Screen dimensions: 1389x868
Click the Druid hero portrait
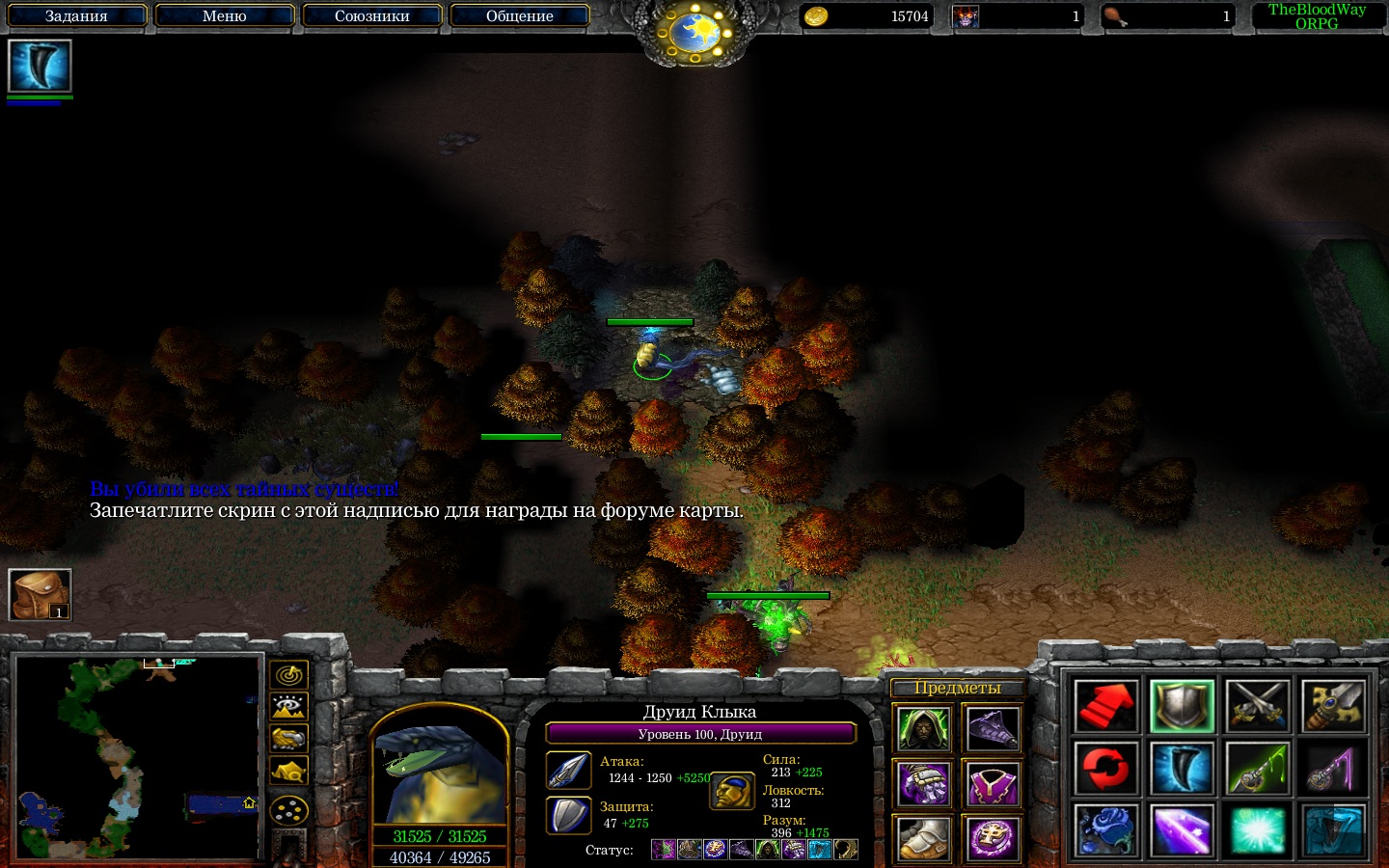point(440,774)
